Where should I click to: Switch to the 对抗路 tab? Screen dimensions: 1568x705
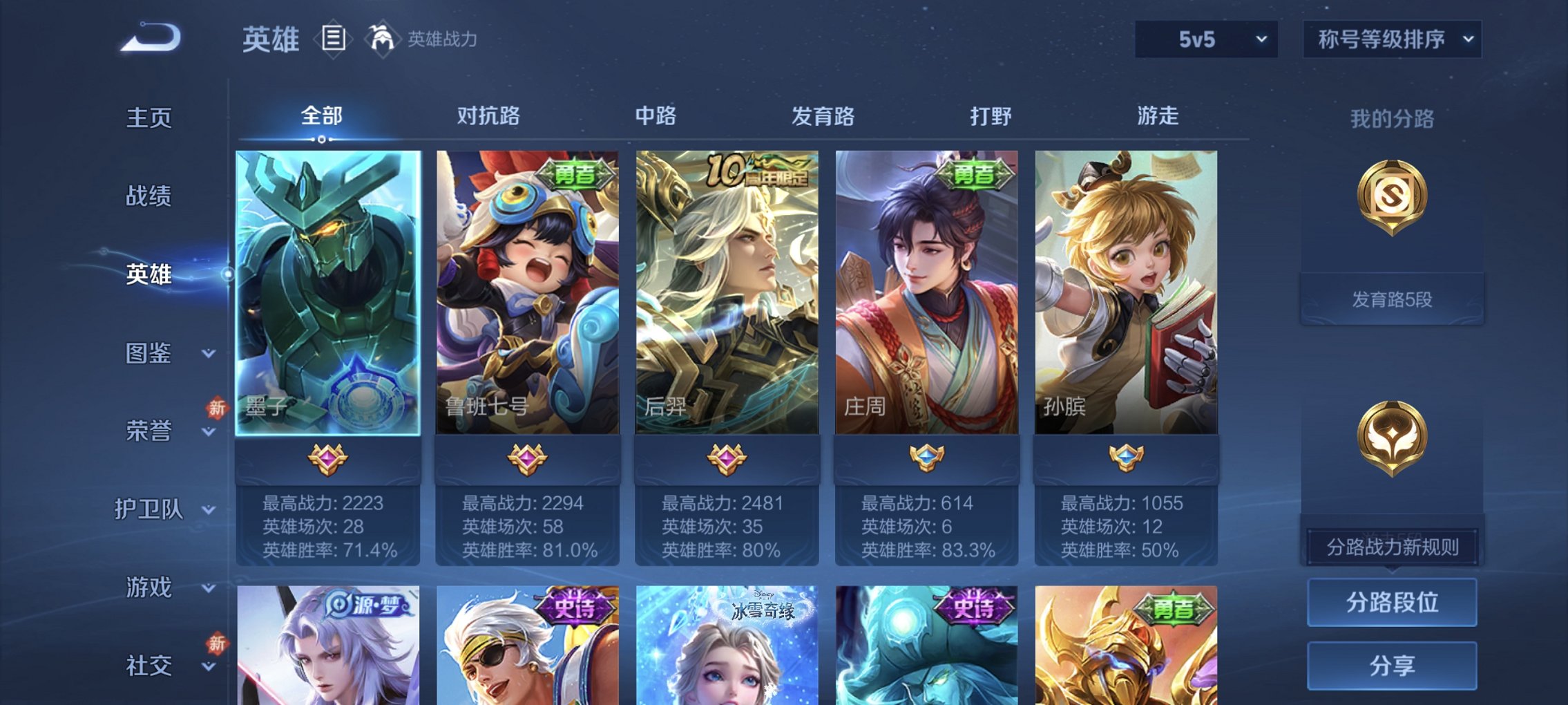[x=488, y=117]
